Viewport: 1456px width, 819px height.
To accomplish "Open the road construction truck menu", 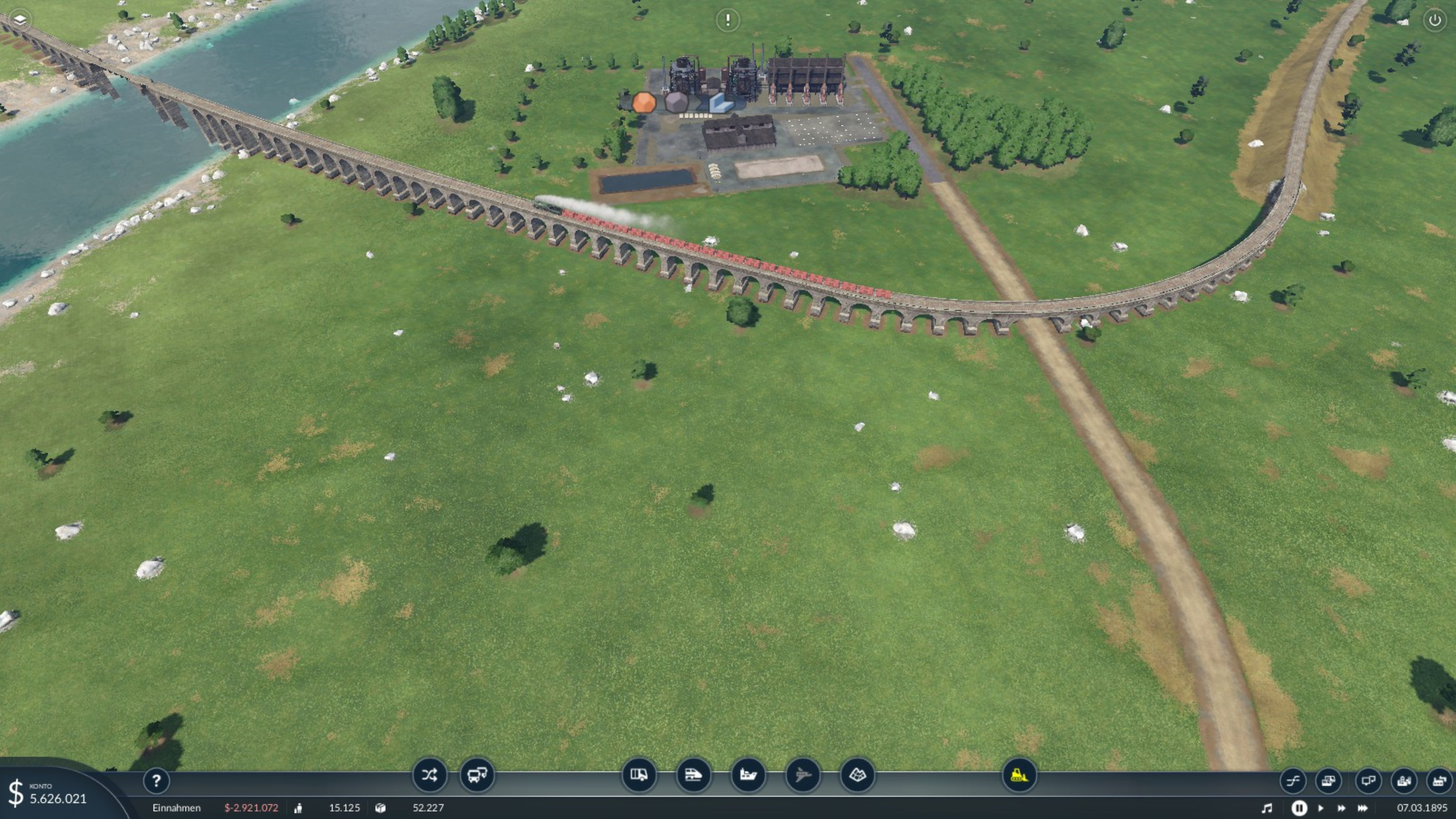I will click(x=639, y=775).
